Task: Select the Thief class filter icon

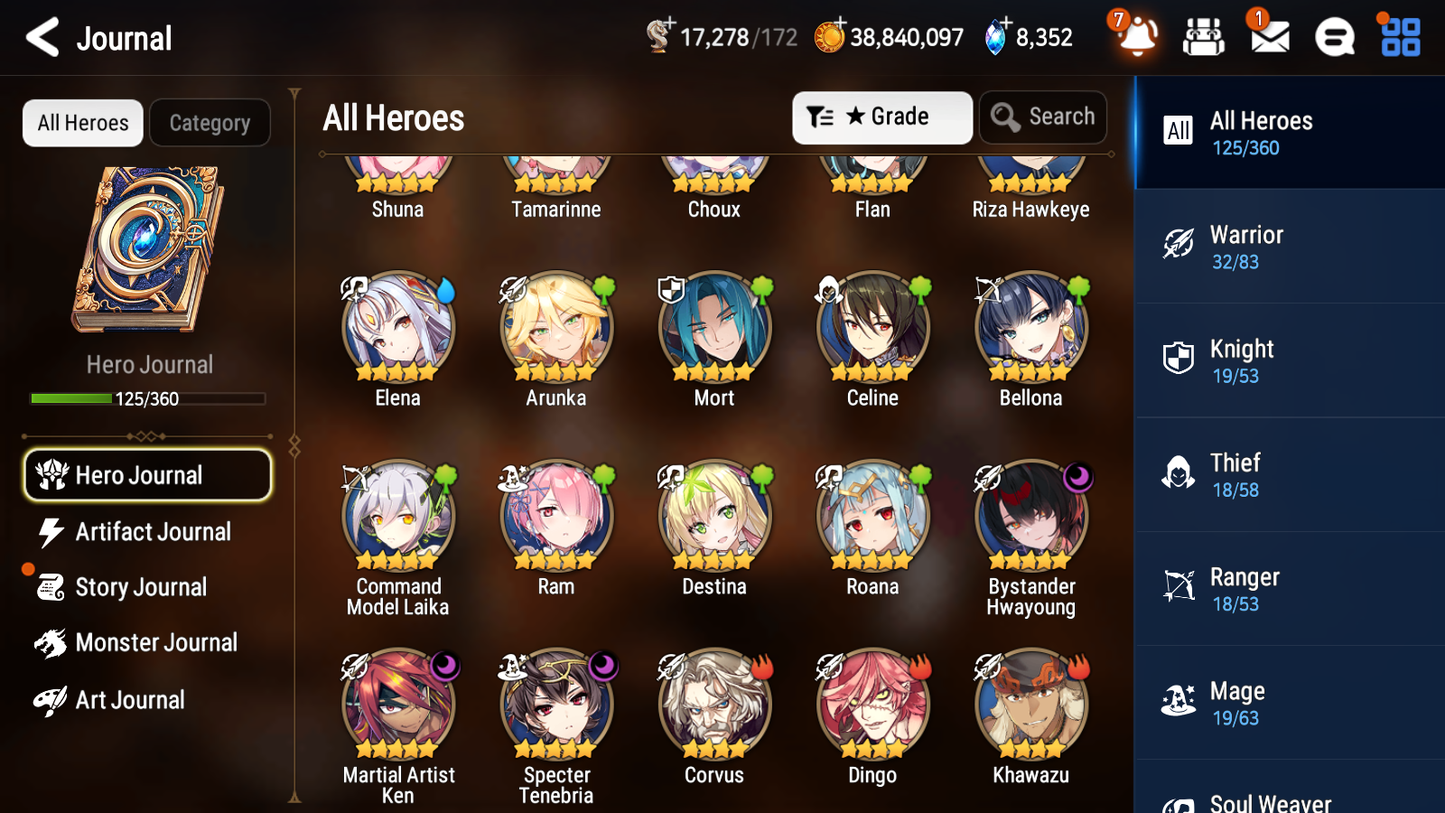Action: tap(1179, 473)
